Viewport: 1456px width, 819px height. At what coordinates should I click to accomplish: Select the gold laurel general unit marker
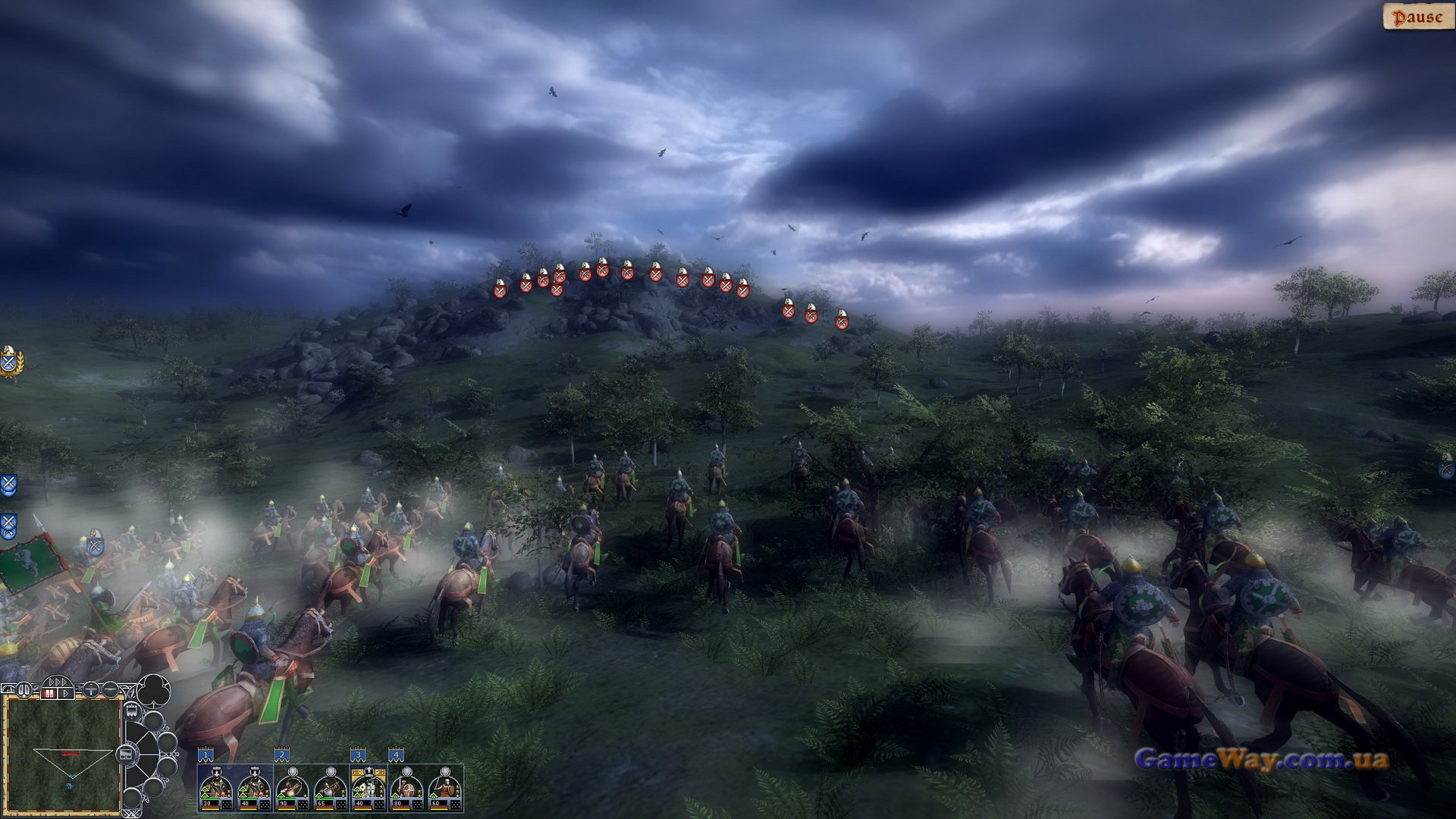10,362
